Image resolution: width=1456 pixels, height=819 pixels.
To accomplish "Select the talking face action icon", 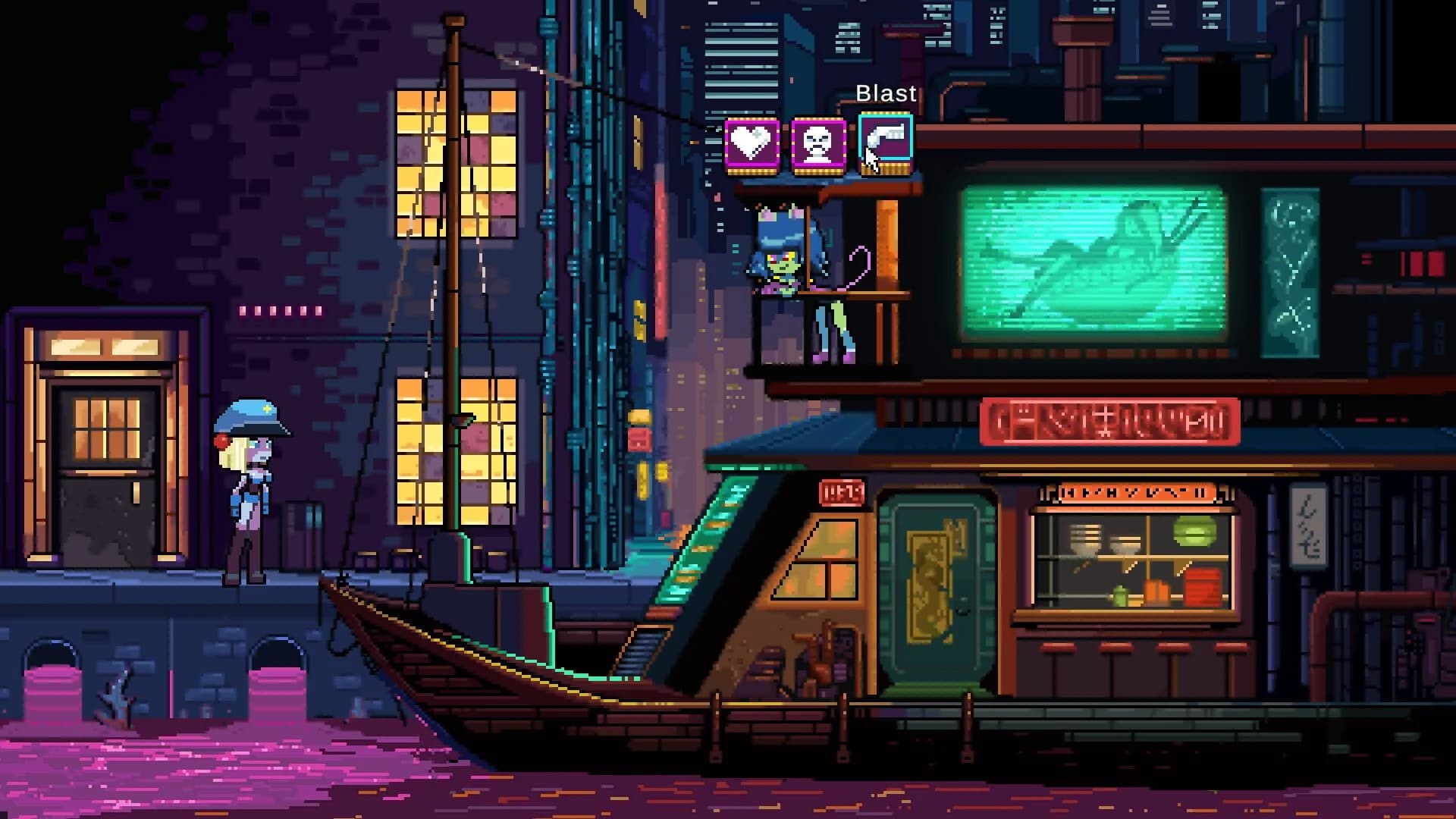I will pos(819,143).
